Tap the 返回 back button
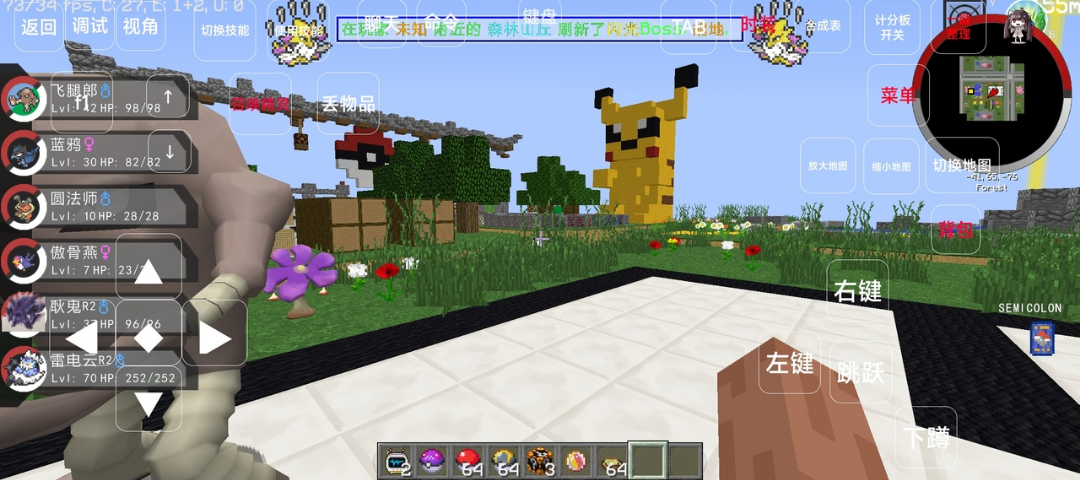 coord(39,27)
